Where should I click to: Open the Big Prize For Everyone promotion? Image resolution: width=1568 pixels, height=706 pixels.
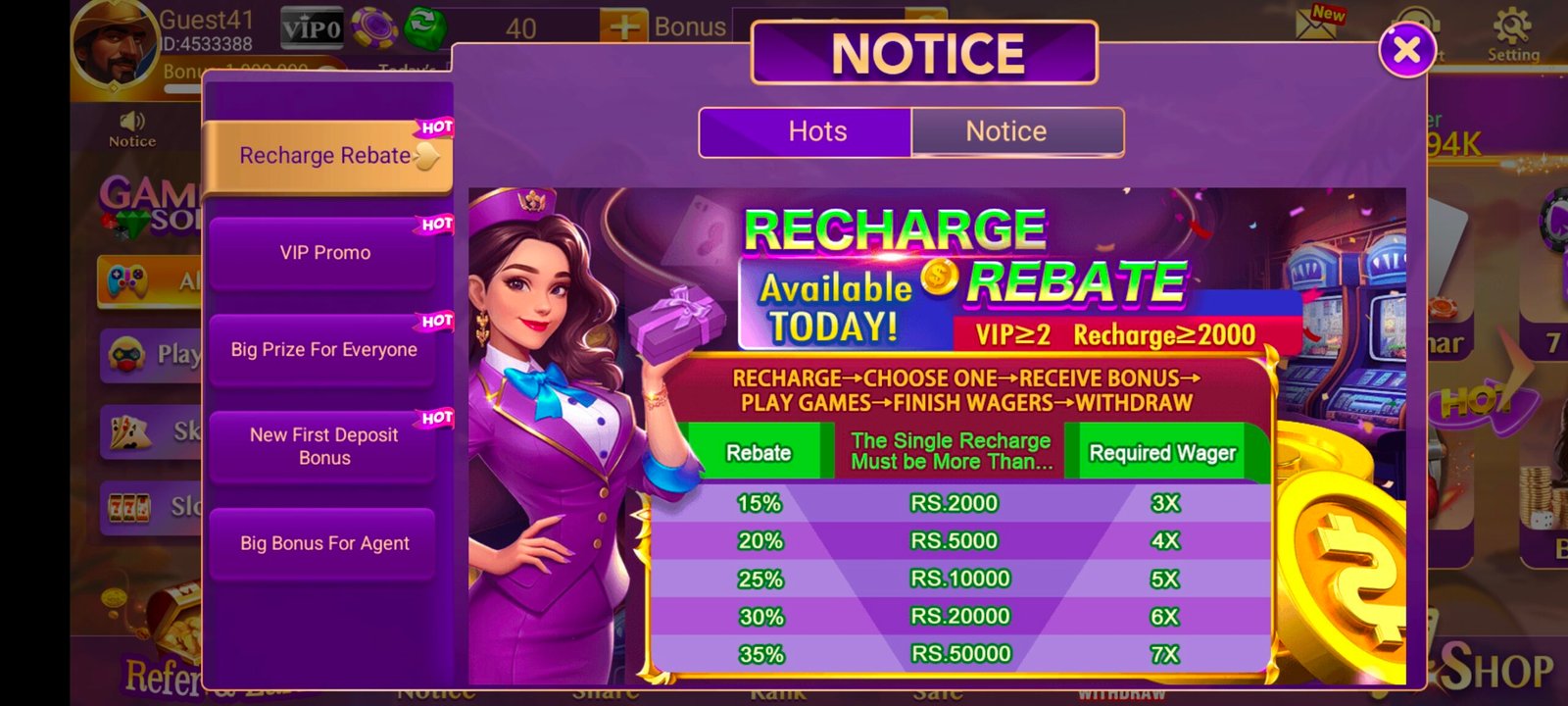[324, 349]
